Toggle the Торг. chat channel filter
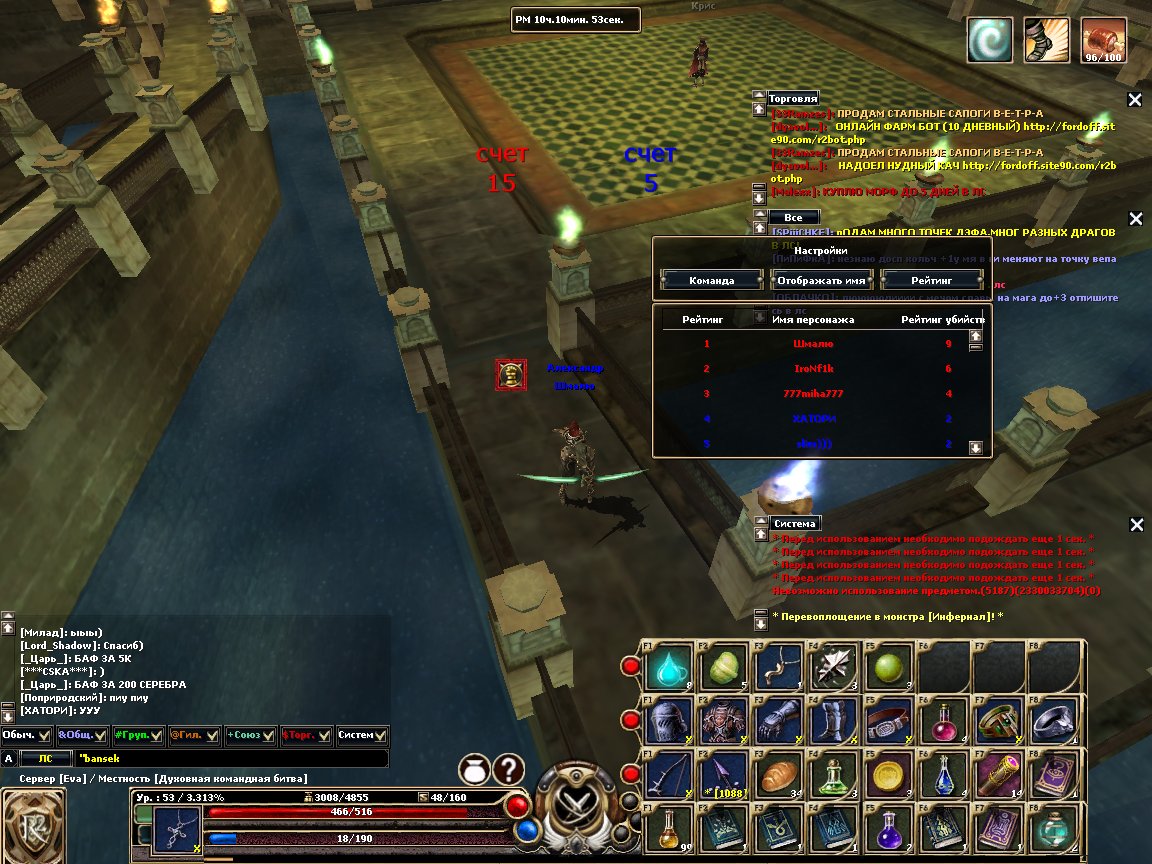Viewport: 1152px width, 864px height. click(306, 735)
